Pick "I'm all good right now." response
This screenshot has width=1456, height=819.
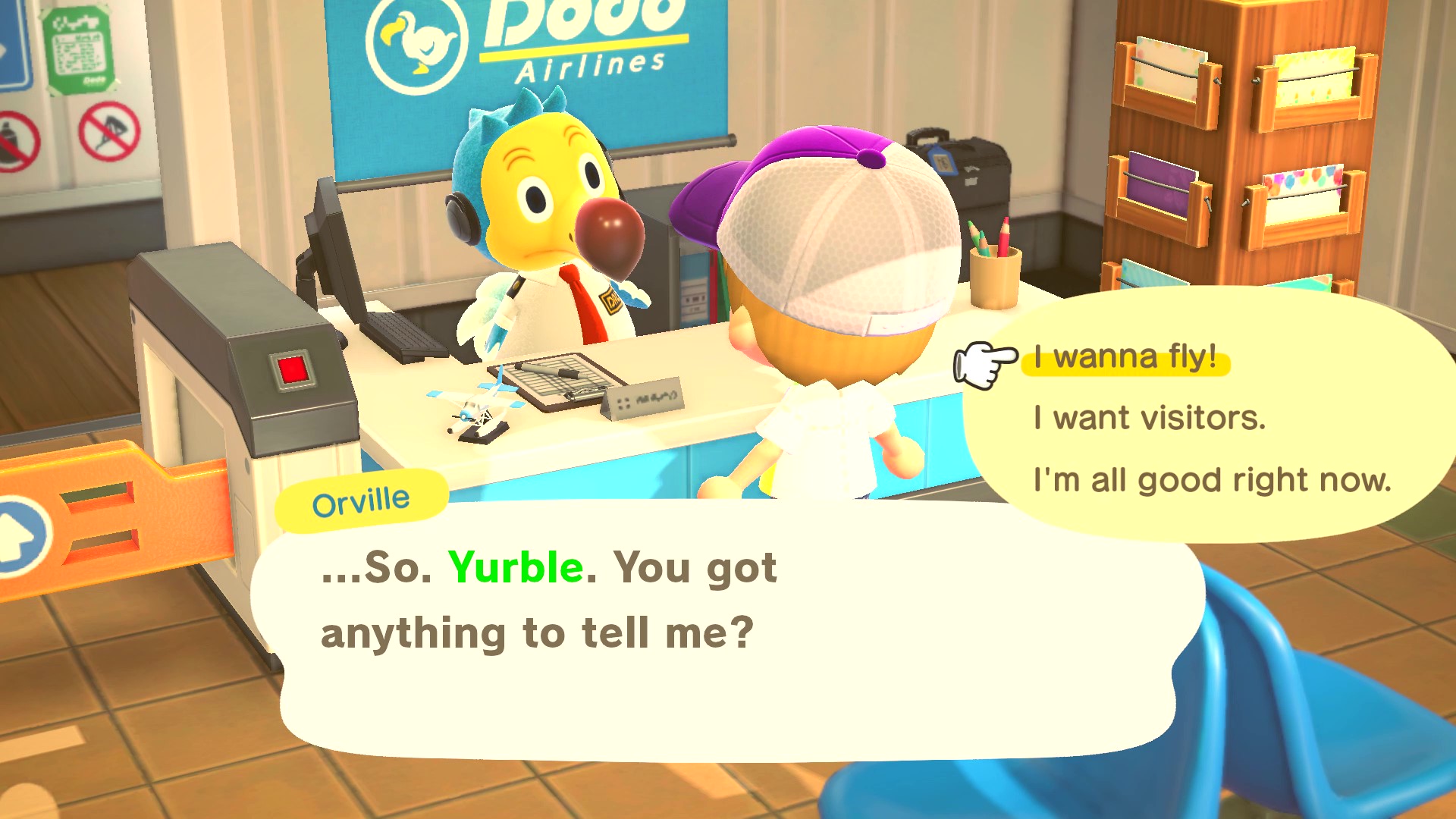(1212, 479)
